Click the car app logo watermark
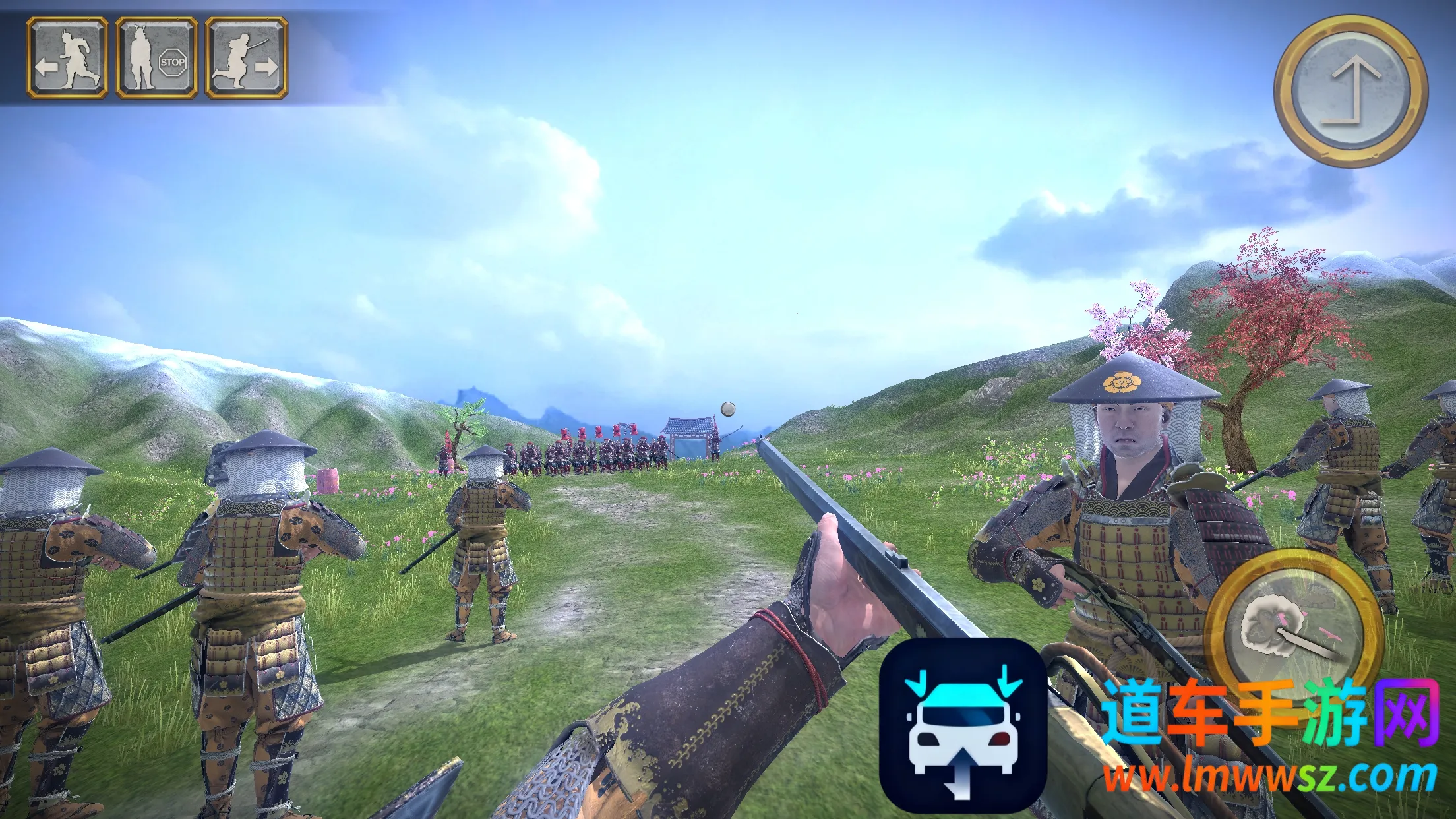The image size is (1456, 819). tap(963, 724)
